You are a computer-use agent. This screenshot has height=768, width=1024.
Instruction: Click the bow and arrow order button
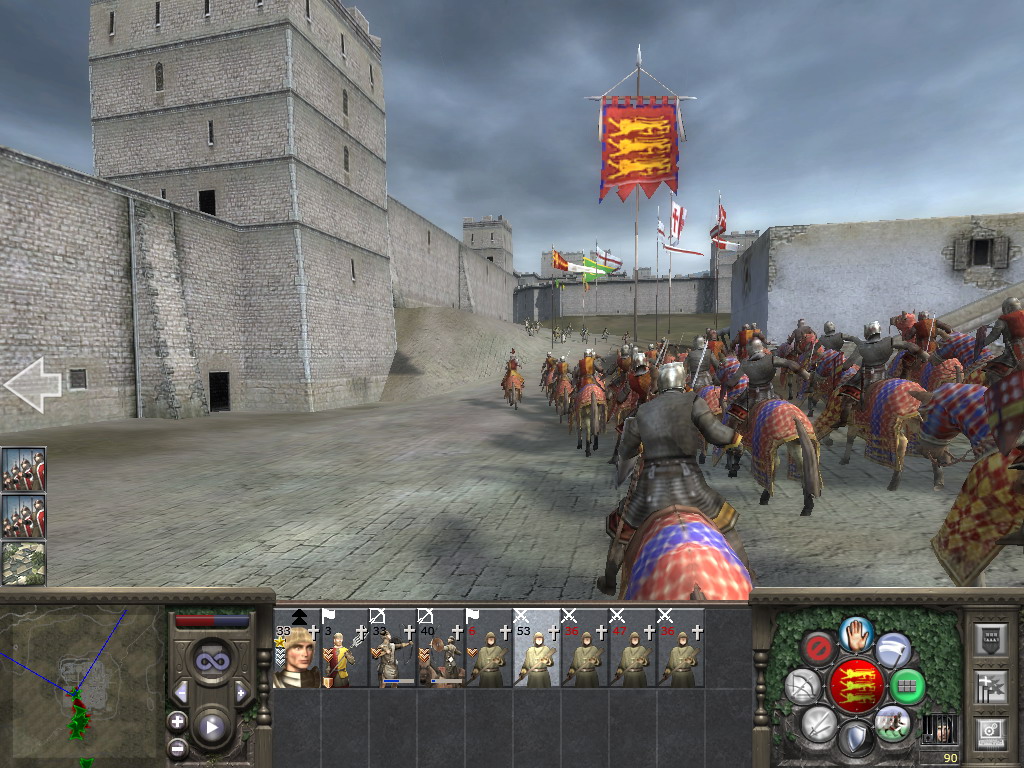(x=803, y=686)
